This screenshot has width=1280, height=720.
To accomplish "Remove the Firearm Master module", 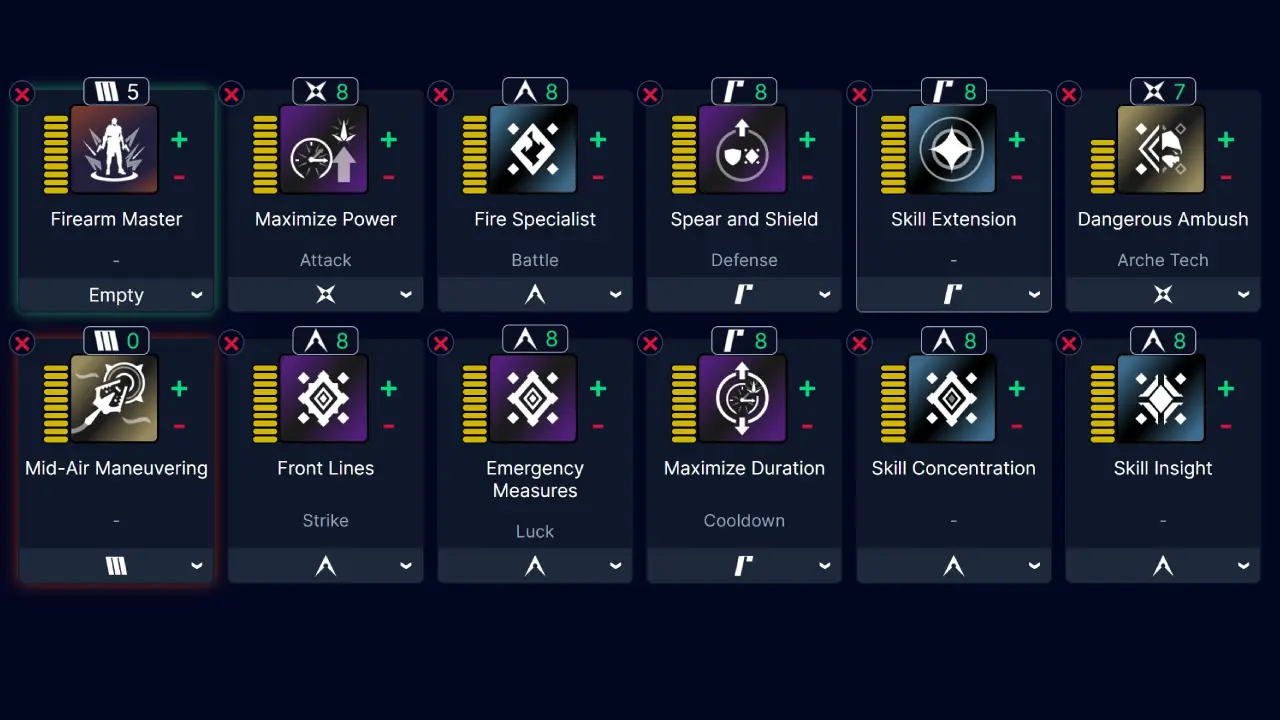I will pos(22,93).
